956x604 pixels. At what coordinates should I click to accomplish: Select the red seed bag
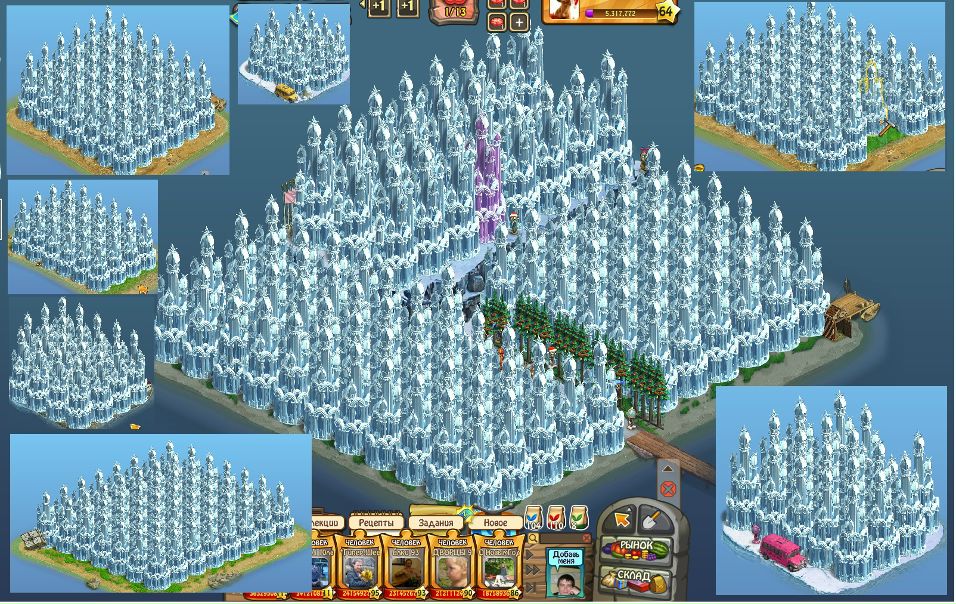coord(556,518)
